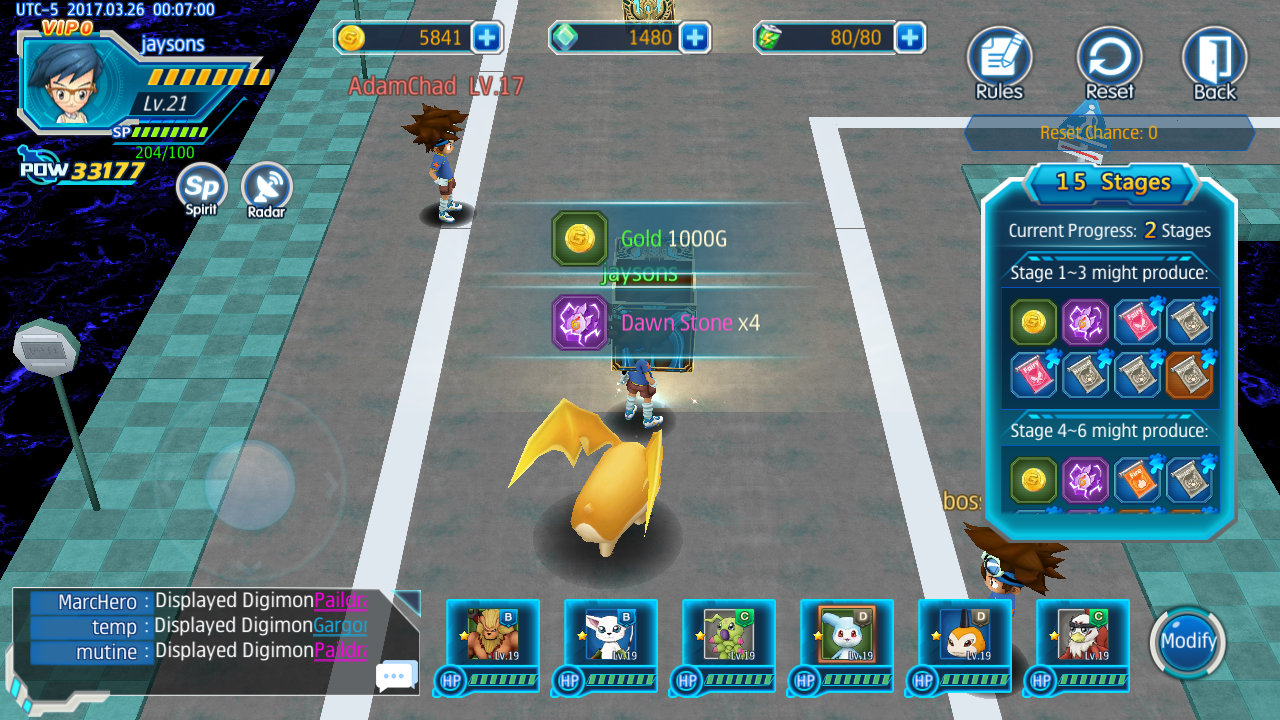1280x720 pixels.
Task: Pick the D-rank white-blue Digimon with the orange frame
Action: tap(847, 633)
